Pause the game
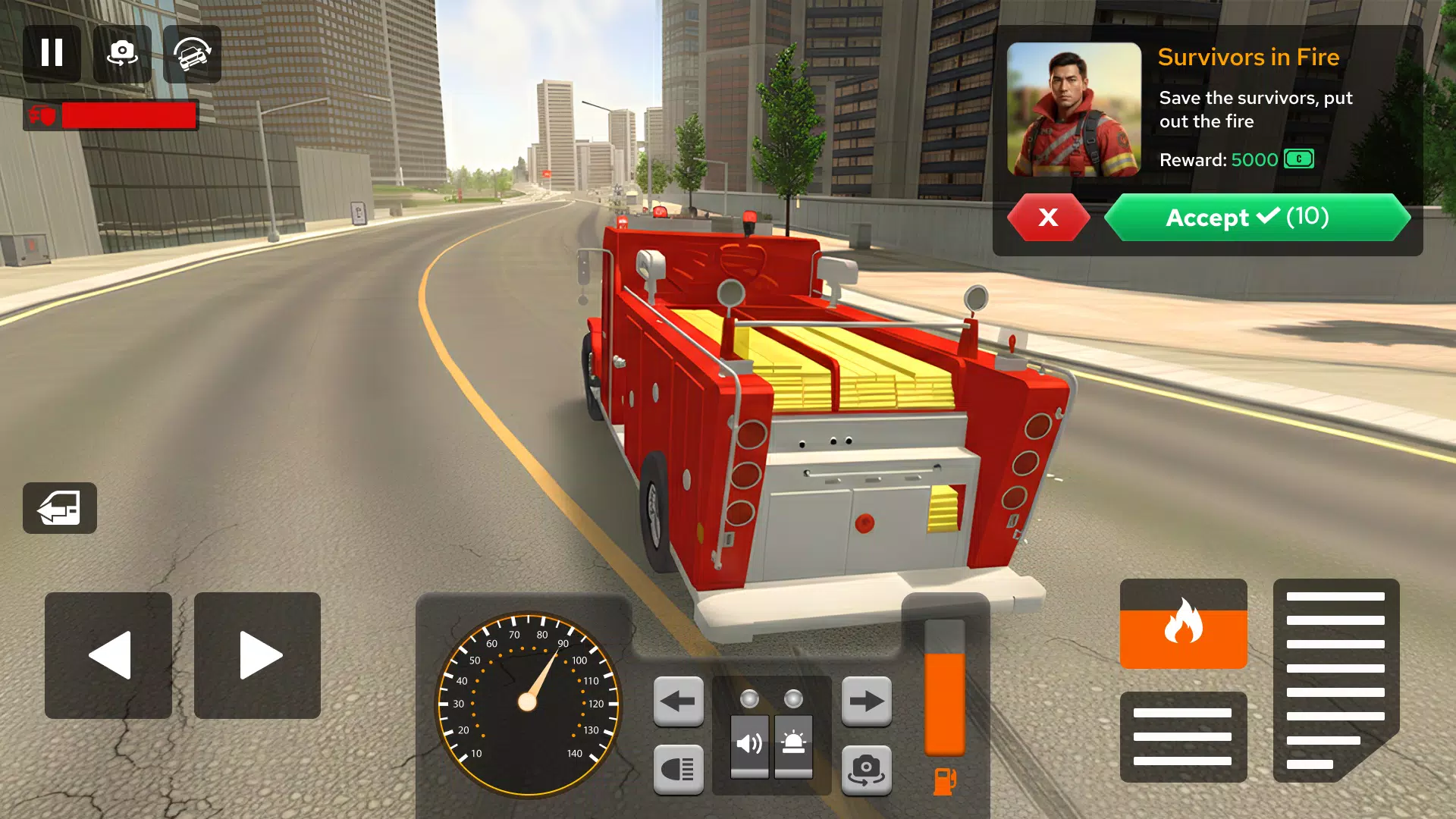 point(52,53)
